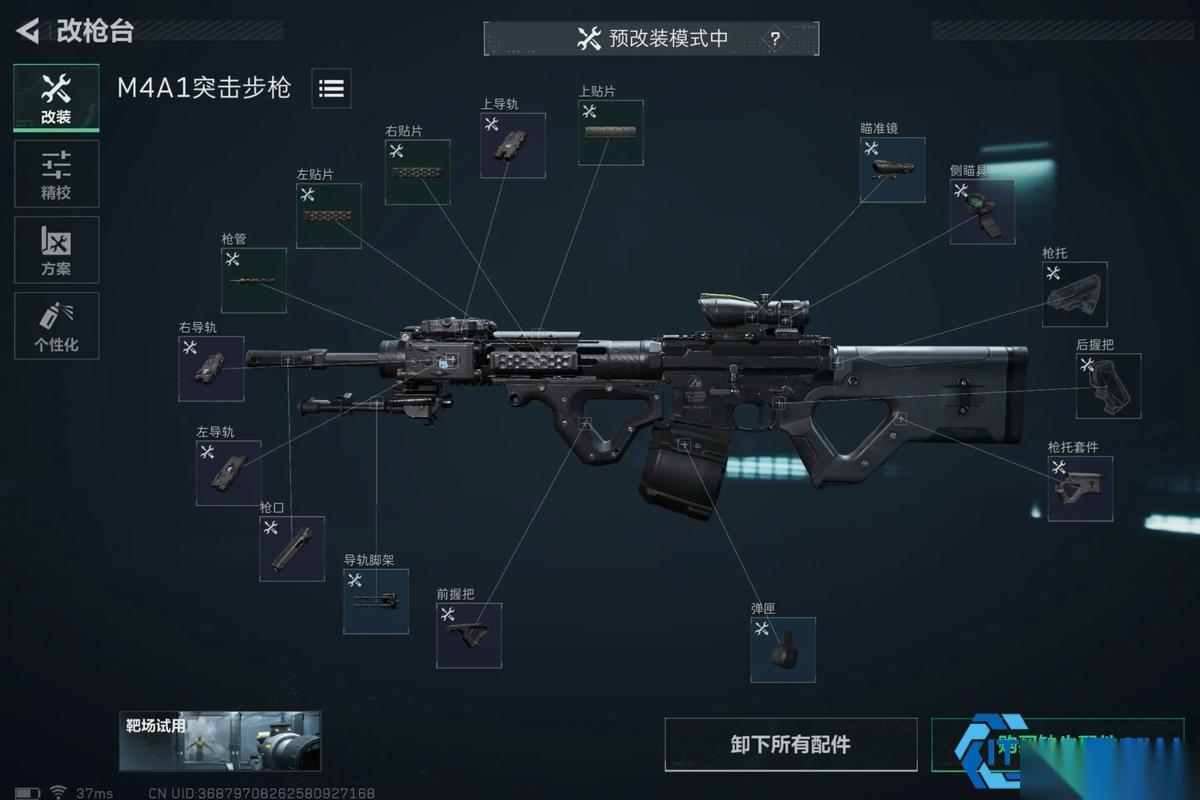Open the 侧瞄具 attachment slot
Image resolution: width=1200 pixels, height=800 pixels.
click(982, 212)
